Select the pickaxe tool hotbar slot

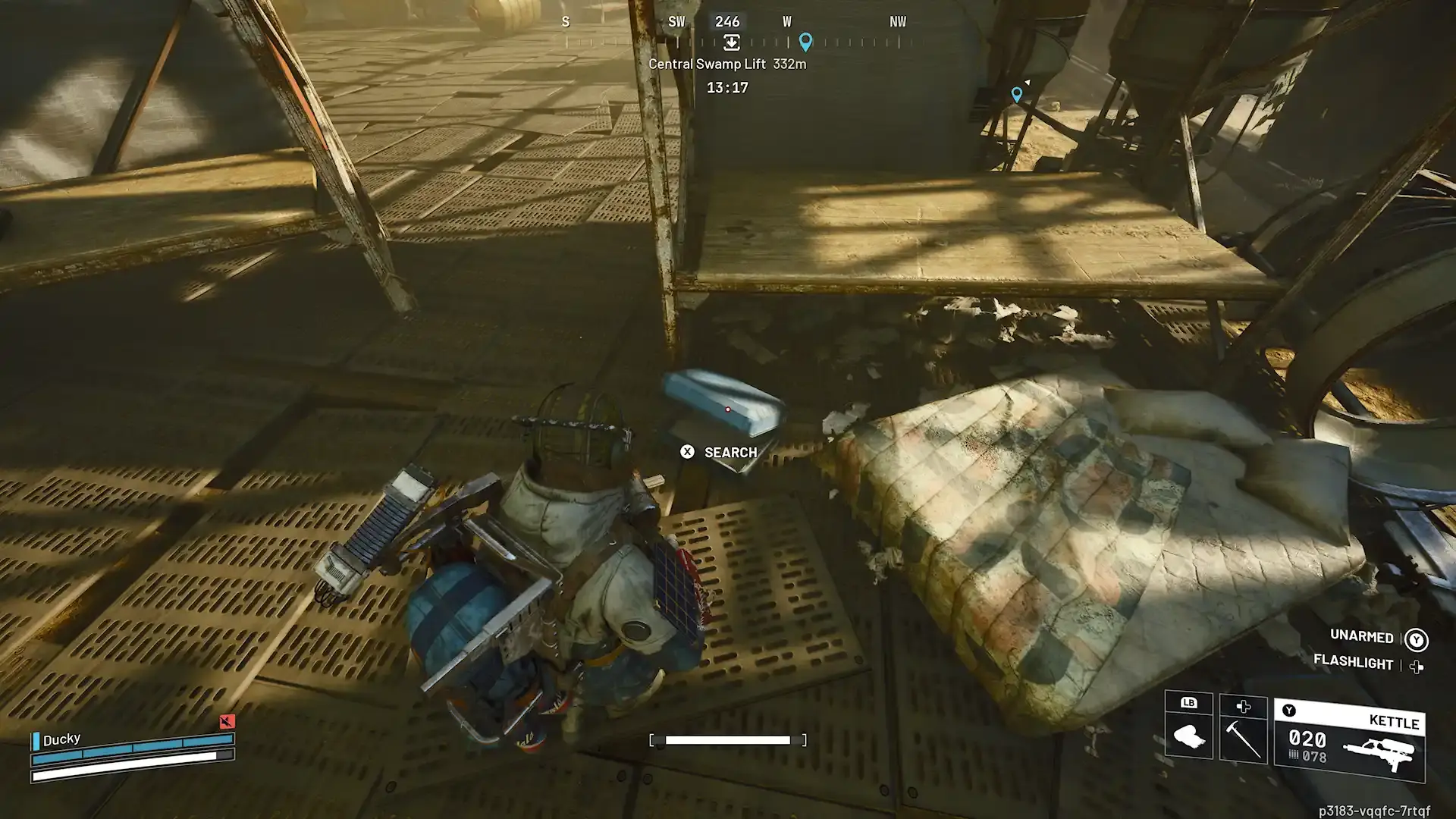point(1244,739)
